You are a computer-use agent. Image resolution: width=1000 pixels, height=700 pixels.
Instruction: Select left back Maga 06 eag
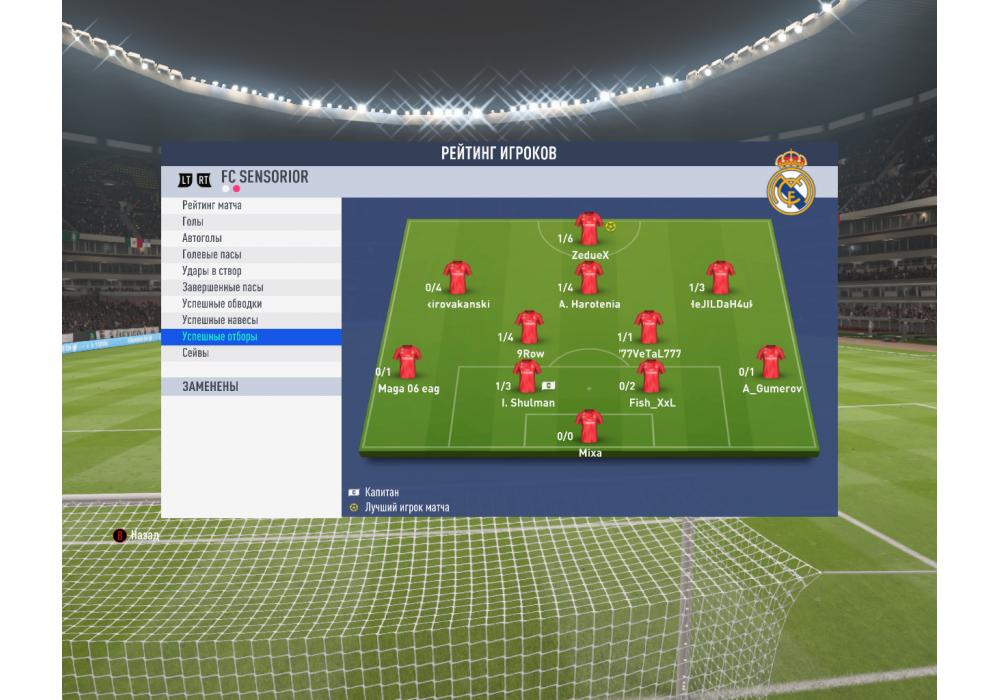[407, 362]
